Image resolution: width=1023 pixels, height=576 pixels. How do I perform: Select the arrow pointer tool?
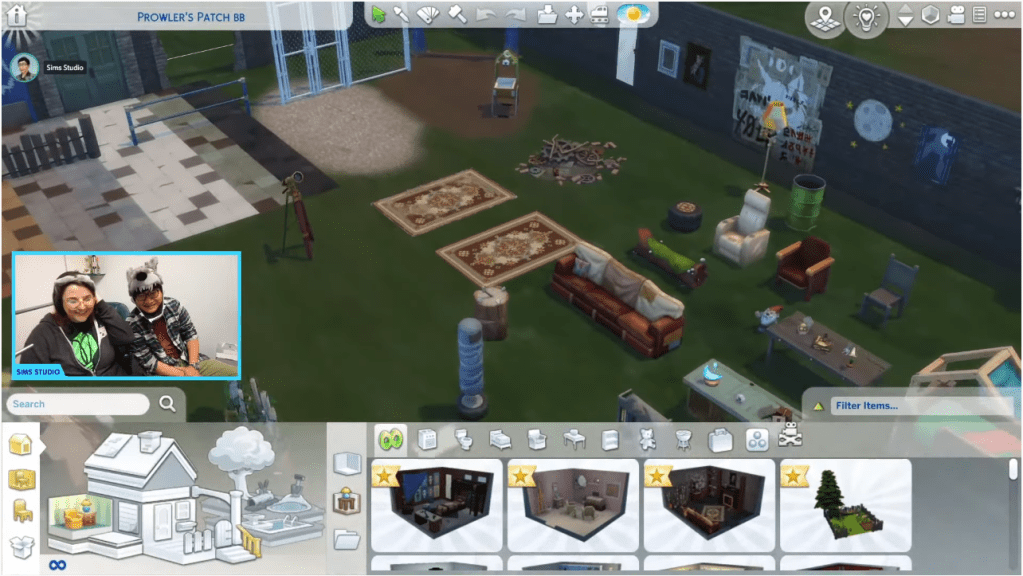[379, 14]
